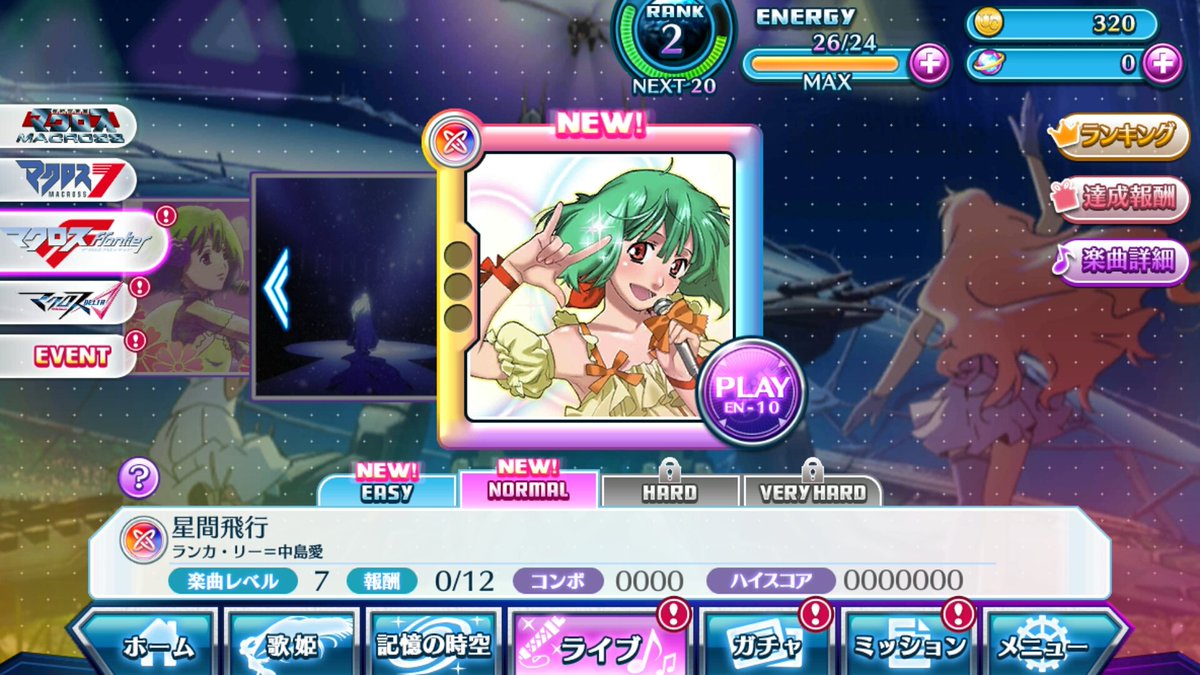Select the locked HARD difficulty tab

pos(670,492)
